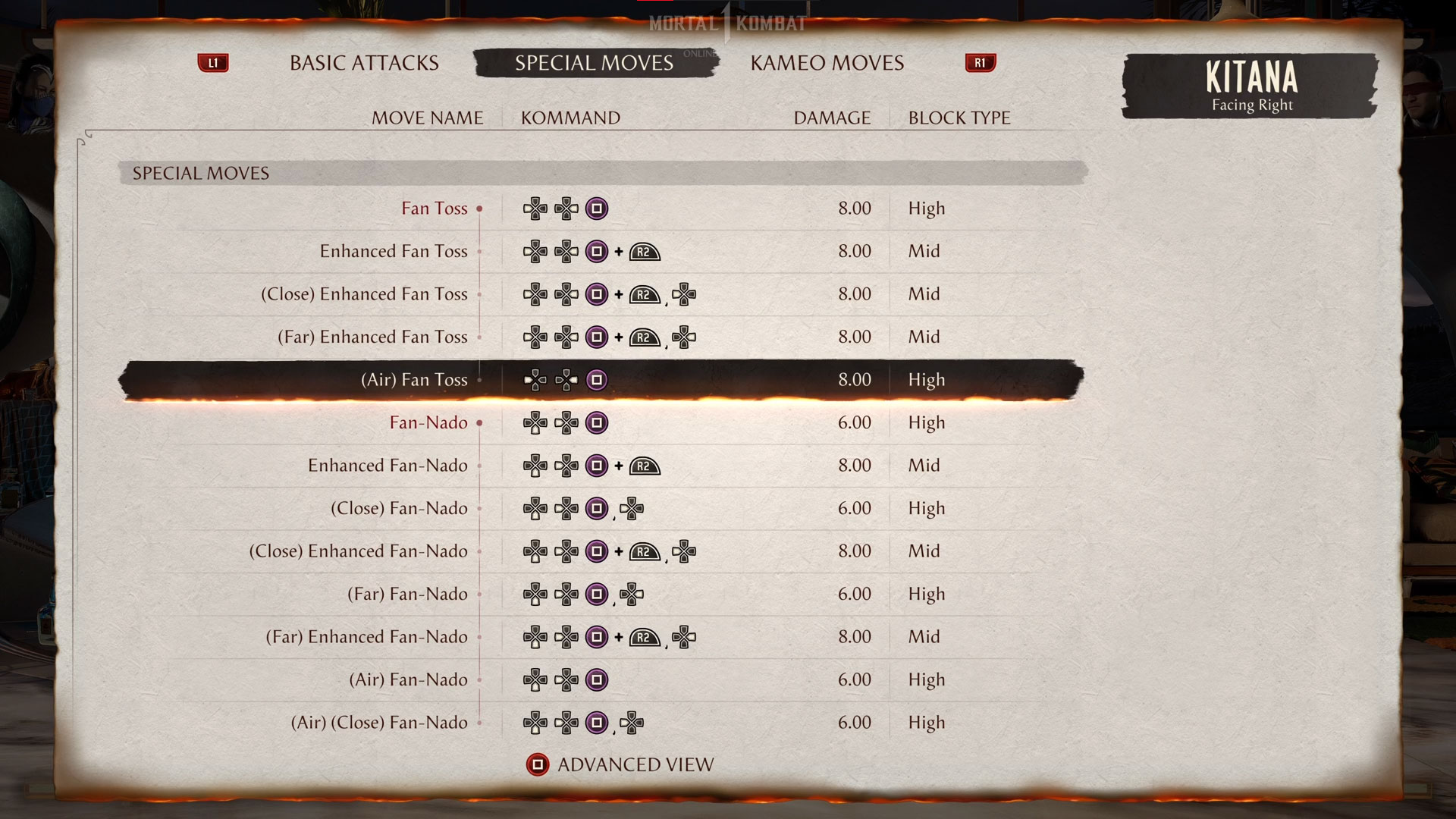This screenshot has width=1456, height=819.
Task: Click the Special Moves section header
Action: coord(200,173)
